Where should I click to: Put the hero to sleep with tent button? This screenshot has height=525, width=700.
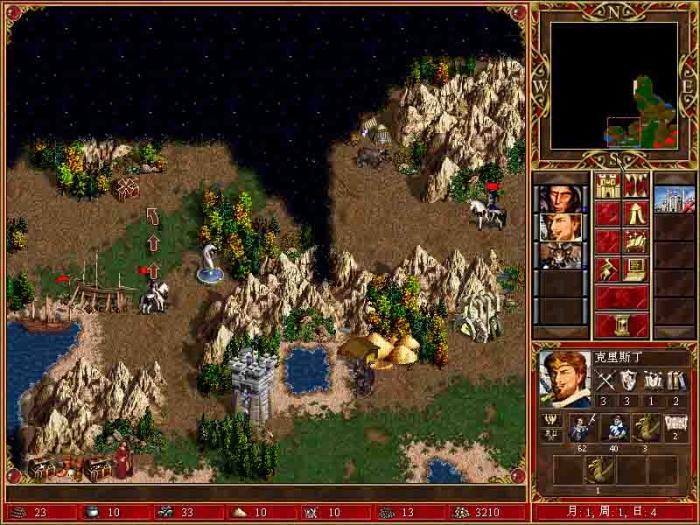(635, 214)
